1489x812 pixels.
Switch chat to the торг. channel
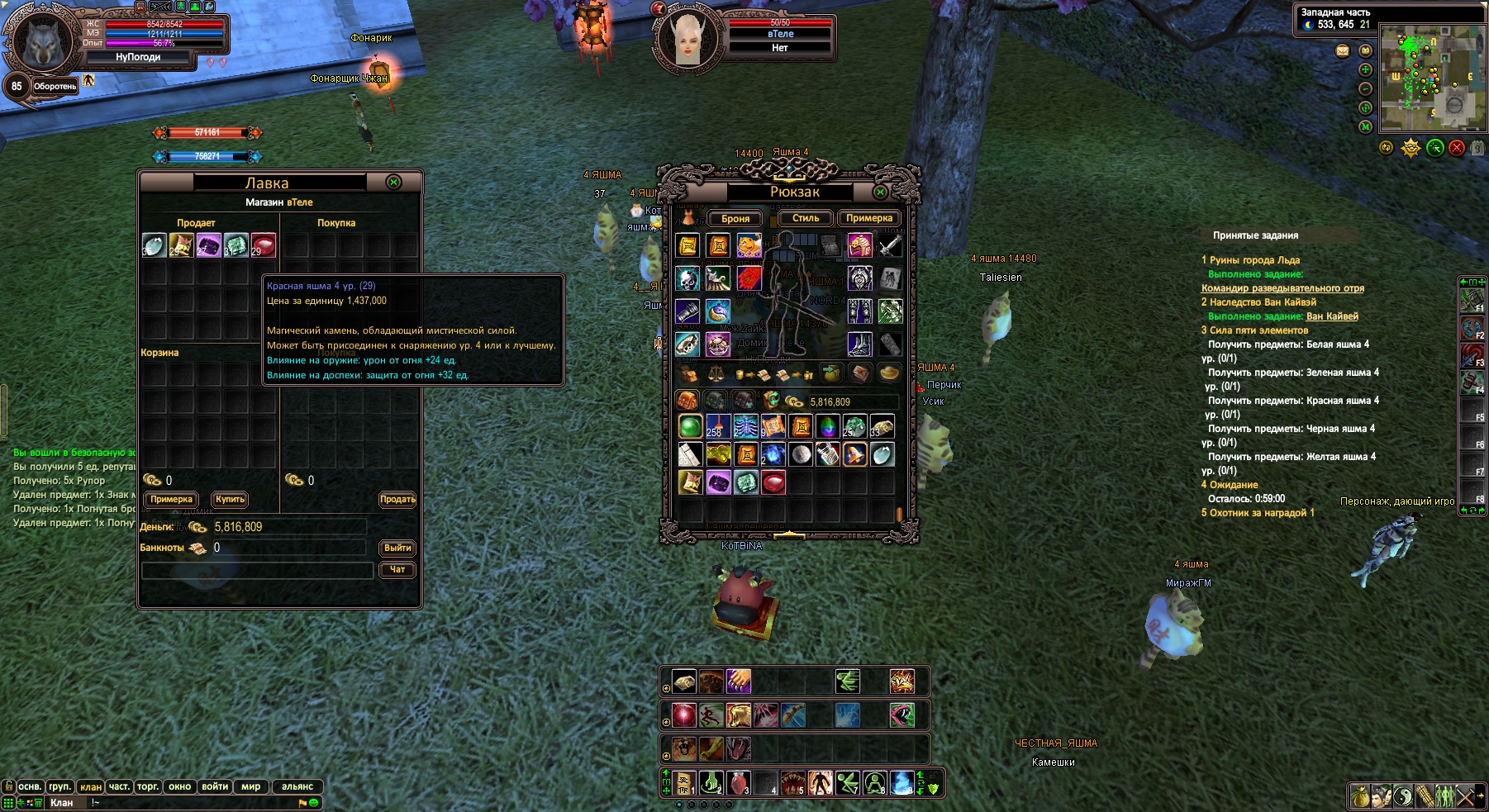click(148, 786)
